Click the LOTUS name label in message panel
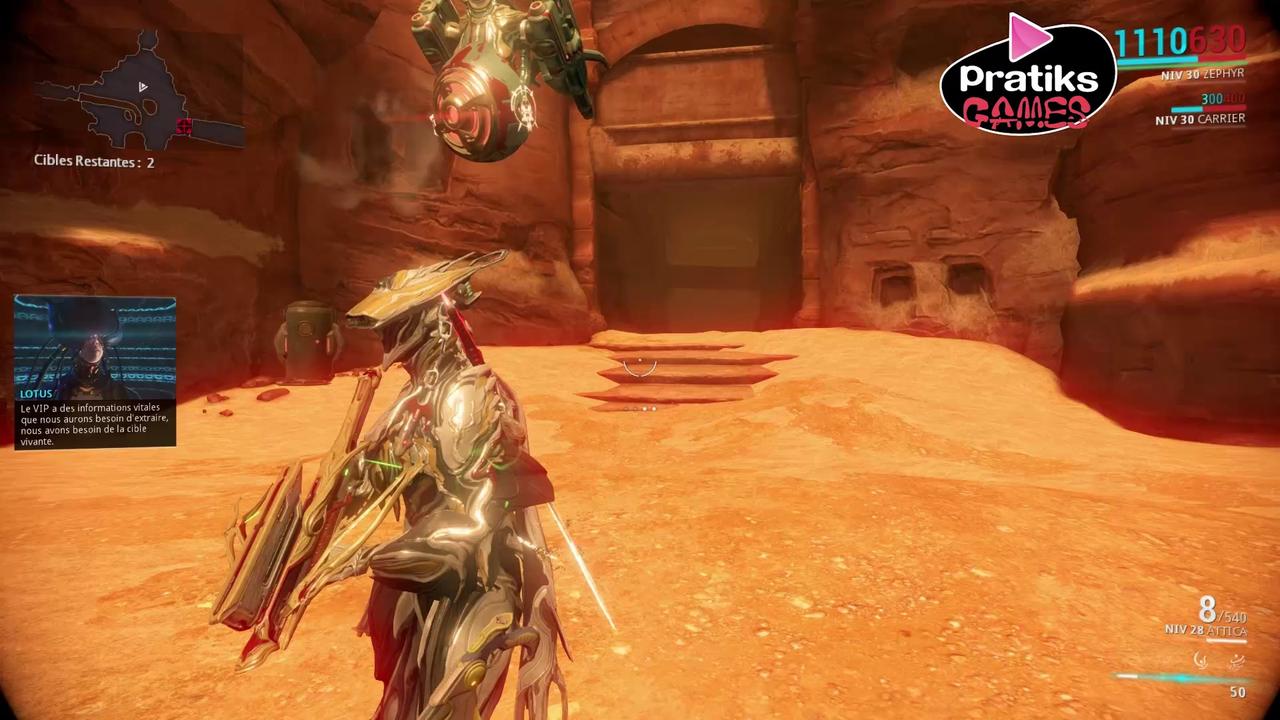 coord(35,393)
